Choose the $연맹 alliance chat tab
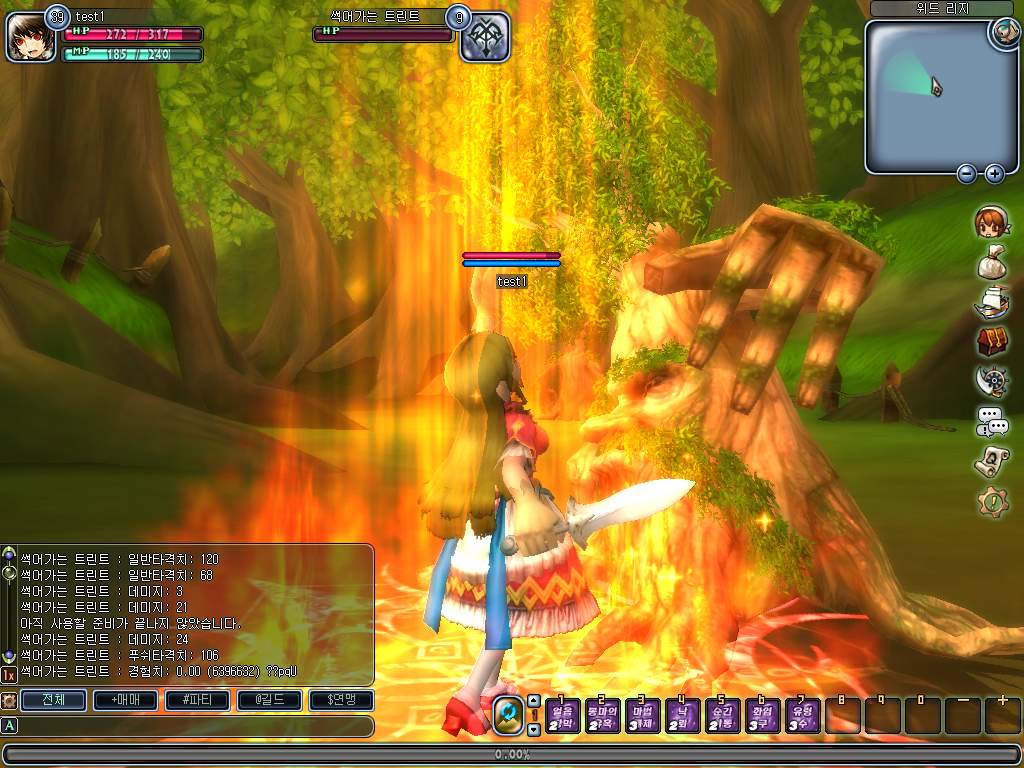This screenshot has width=1024, height=768. (x=341, y=700)
